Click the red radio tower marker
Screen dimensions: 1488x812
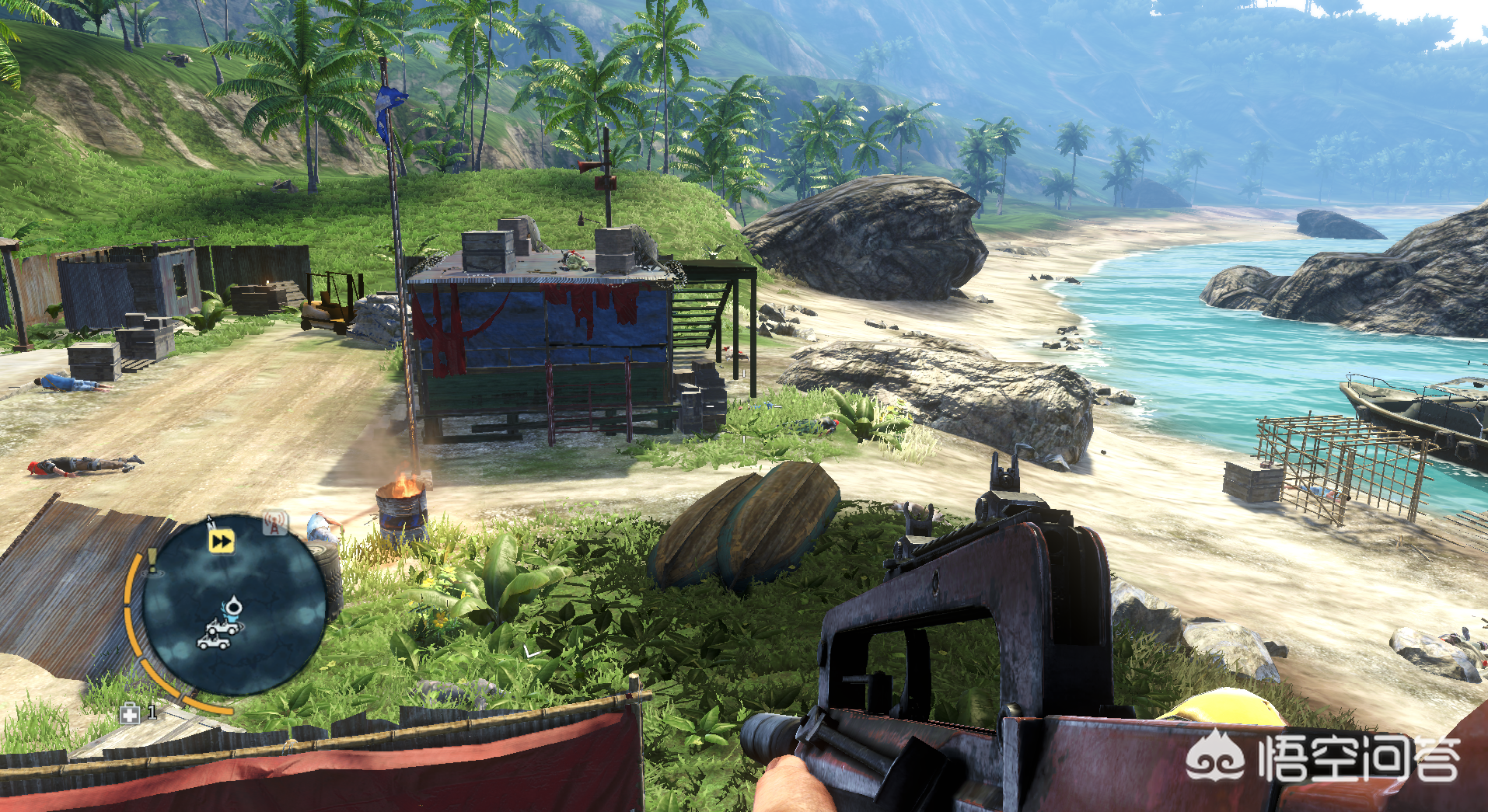(x=274, y=524)
